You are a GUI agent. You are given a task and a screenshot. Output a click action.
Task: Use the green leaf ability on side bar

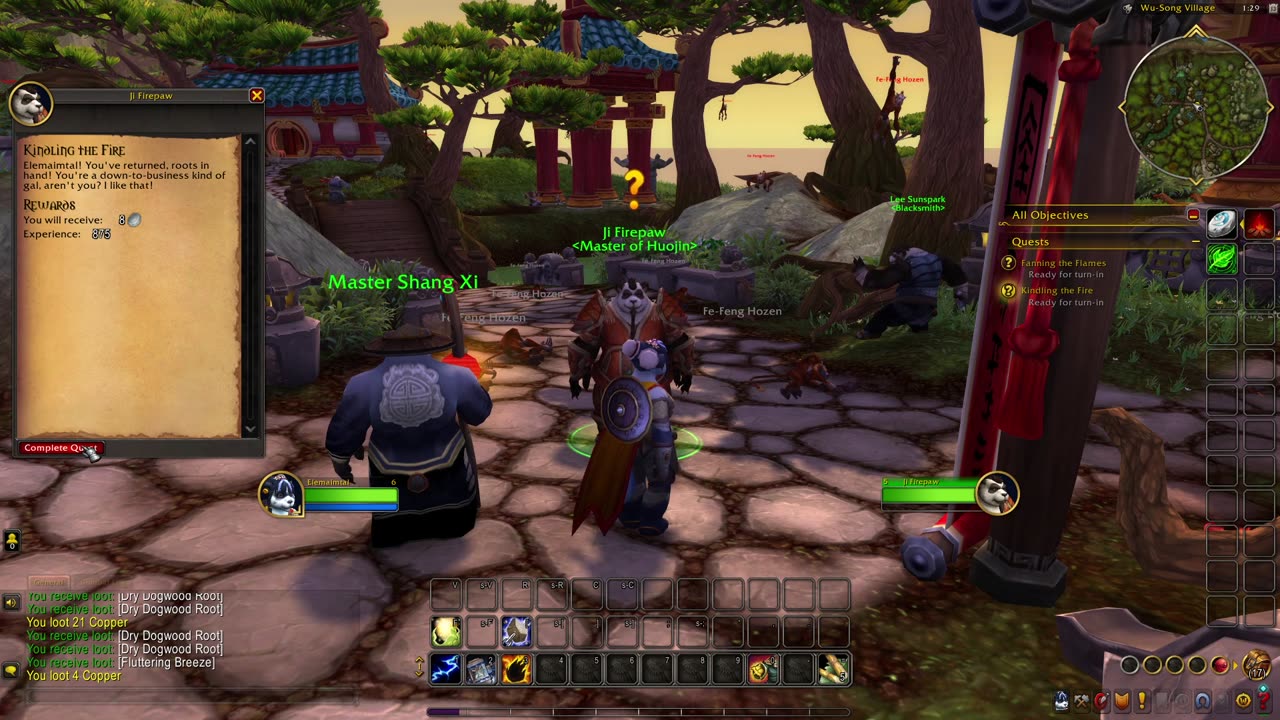pyautogui.click(x=1222, y=259)
